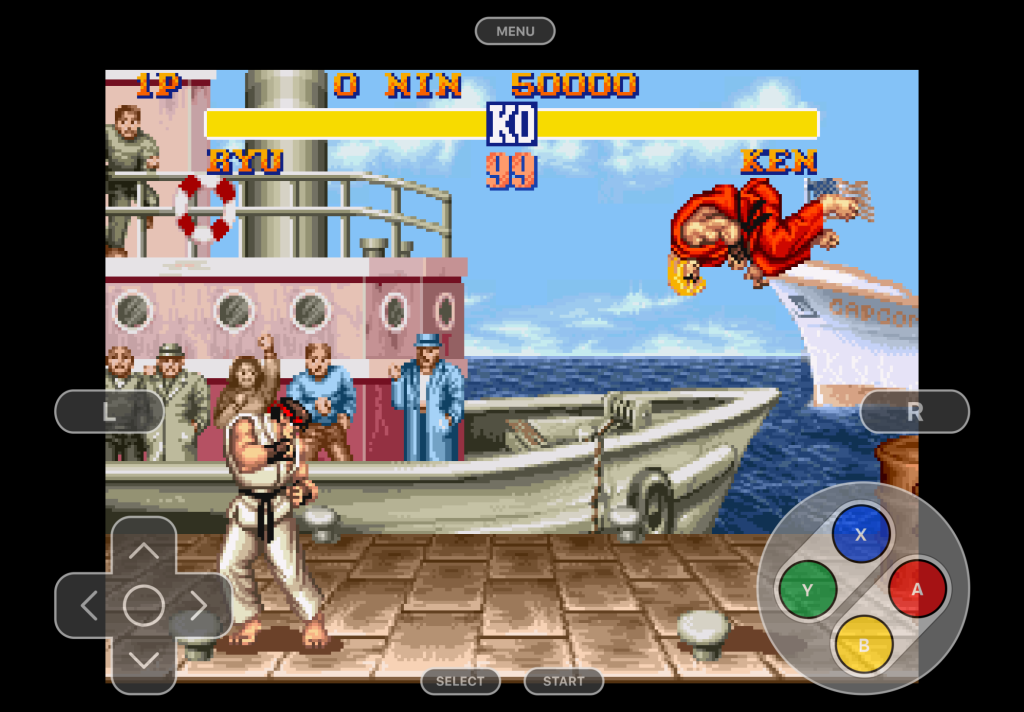Tap the yellow B button
Image resolution: width=1024 pixels, height=712 pixels.
click(x=863, y=643)
